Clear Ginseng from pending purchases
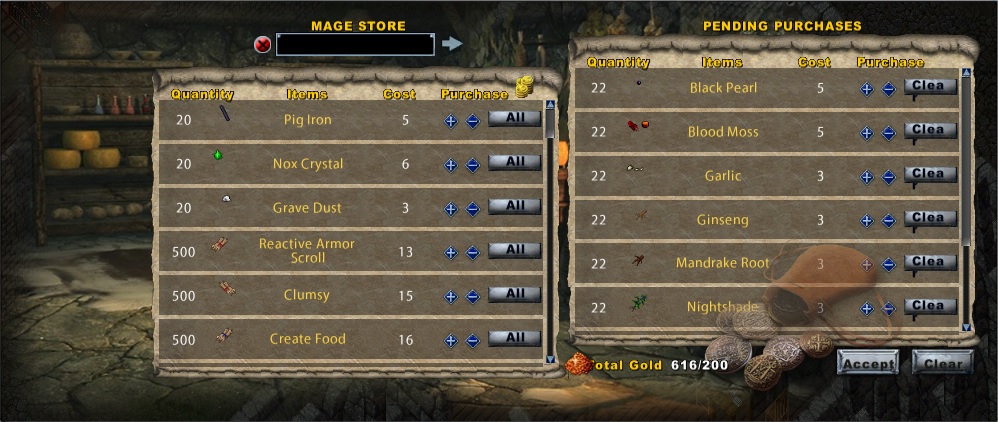The width and height of the screenshot is (998, 422). (929, 219)
